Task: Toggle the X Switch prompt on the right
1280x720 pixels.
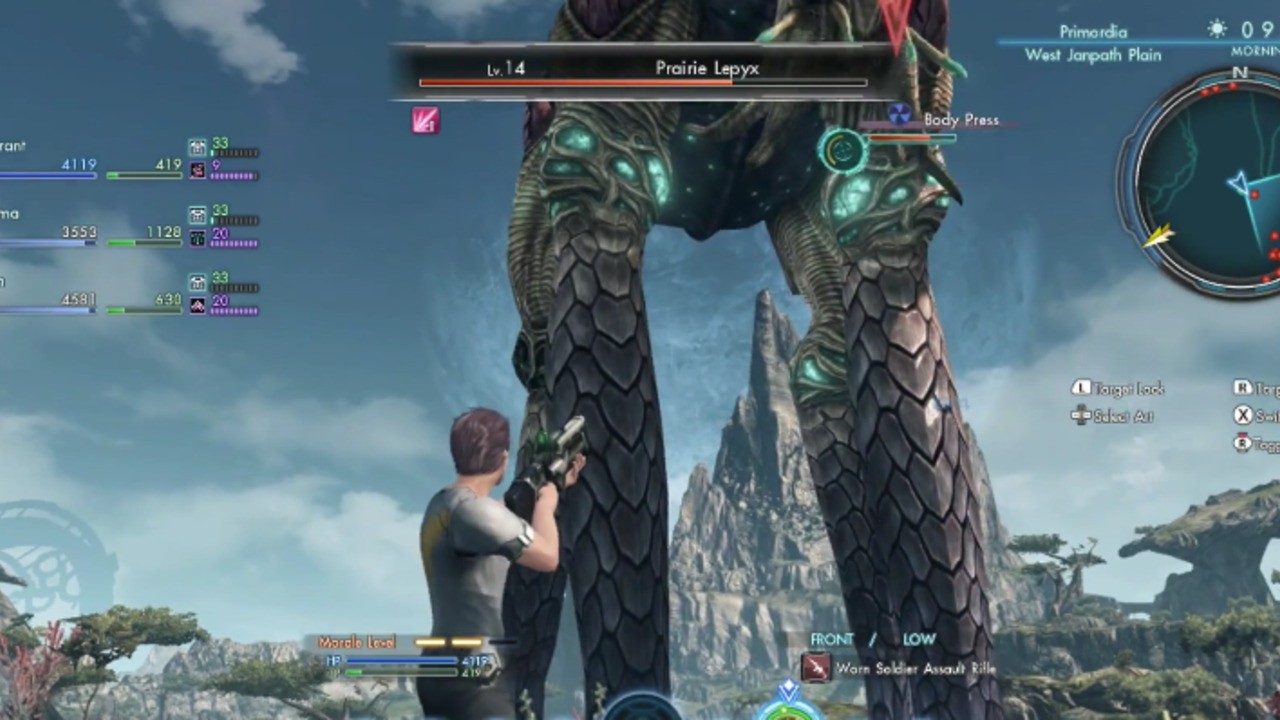Action: [x=1243, y=415]
